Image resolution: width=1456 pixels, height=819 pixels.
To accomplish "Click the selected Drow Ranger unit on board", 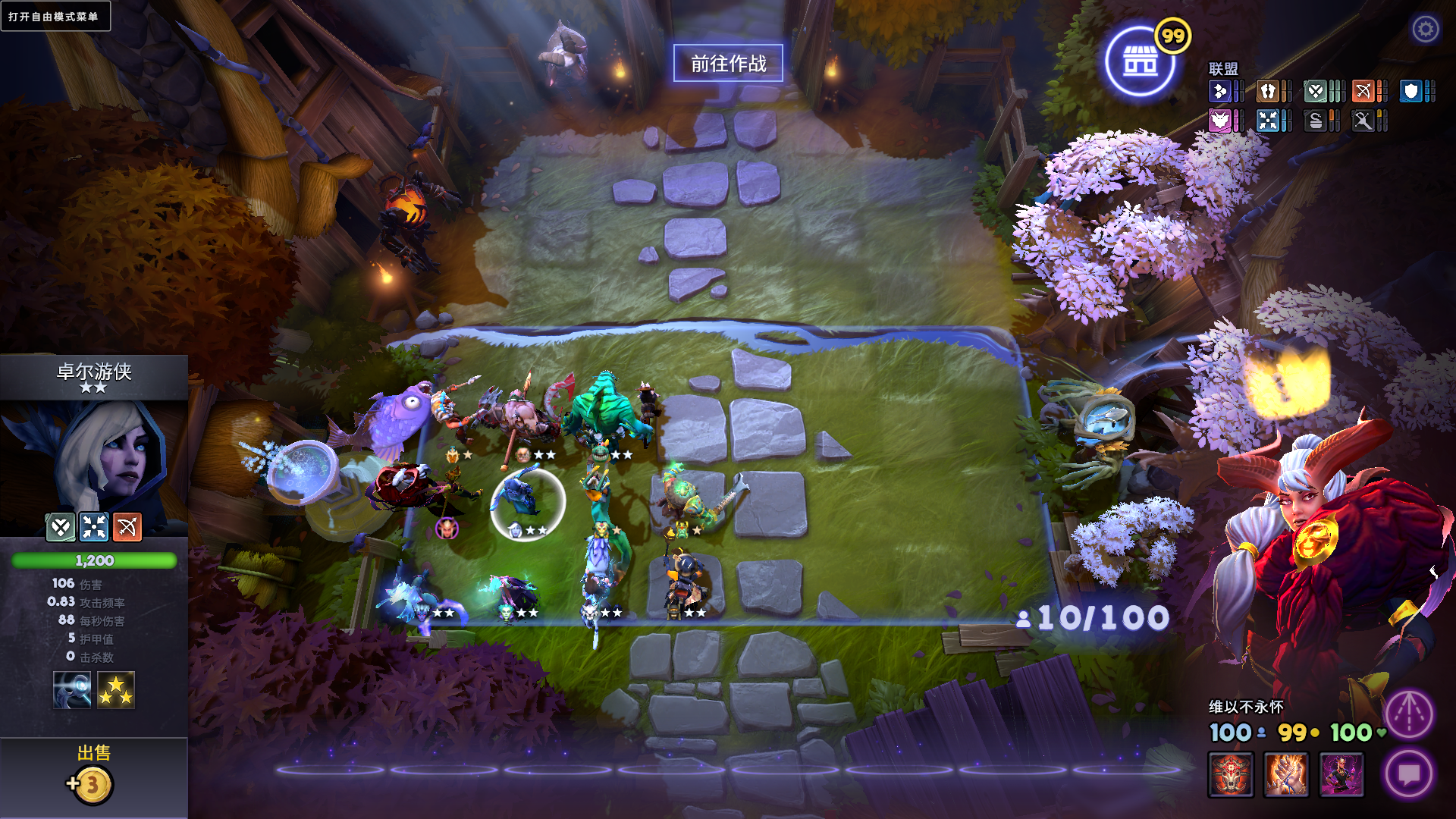I will point(526,500).
